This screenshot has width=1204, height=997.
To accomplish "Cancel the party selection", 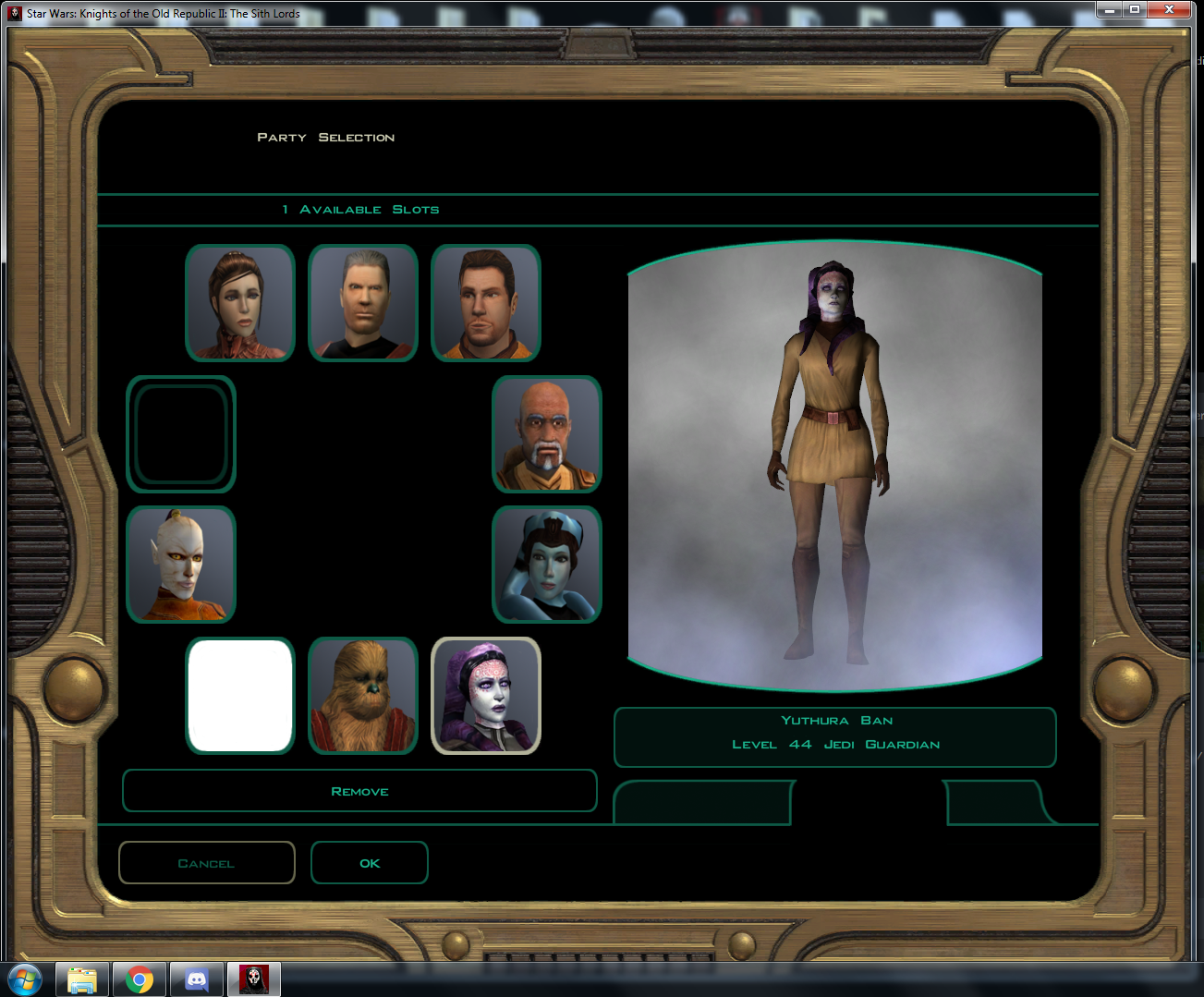I will [x=206, y=863].
